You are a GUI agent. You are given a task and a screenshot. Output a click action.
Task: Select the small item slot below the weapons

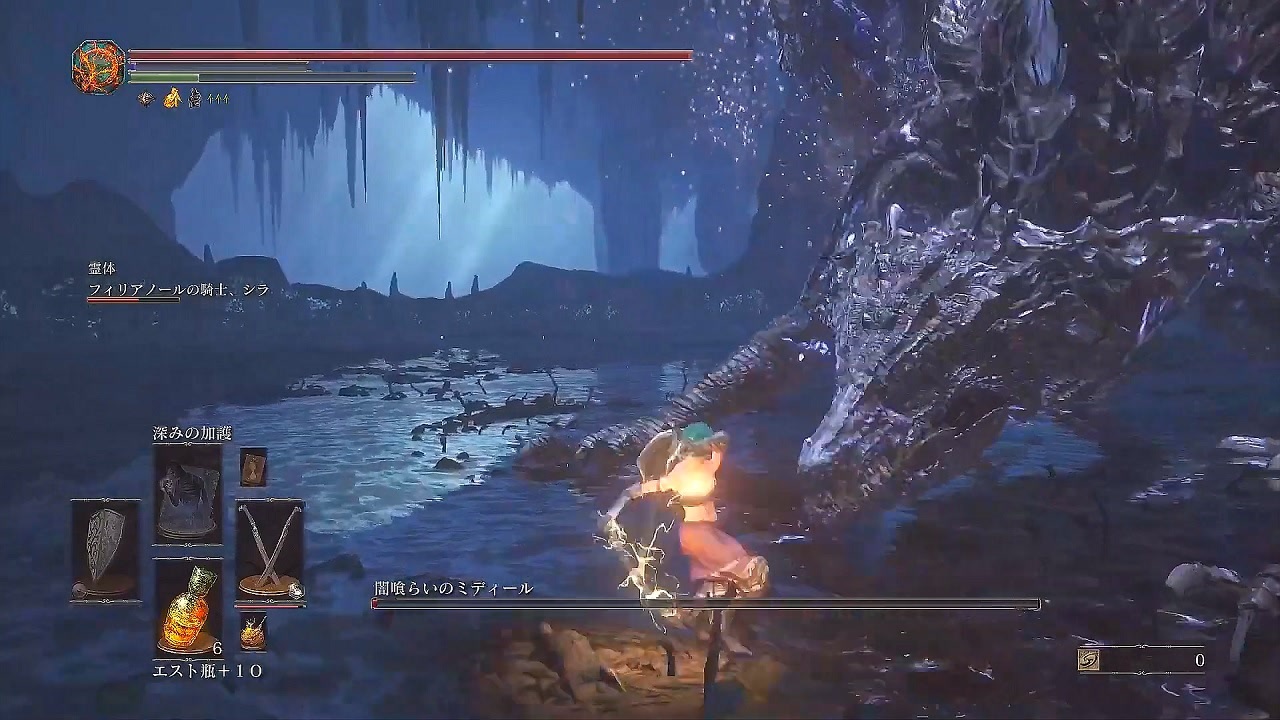(x=255, y=632)
